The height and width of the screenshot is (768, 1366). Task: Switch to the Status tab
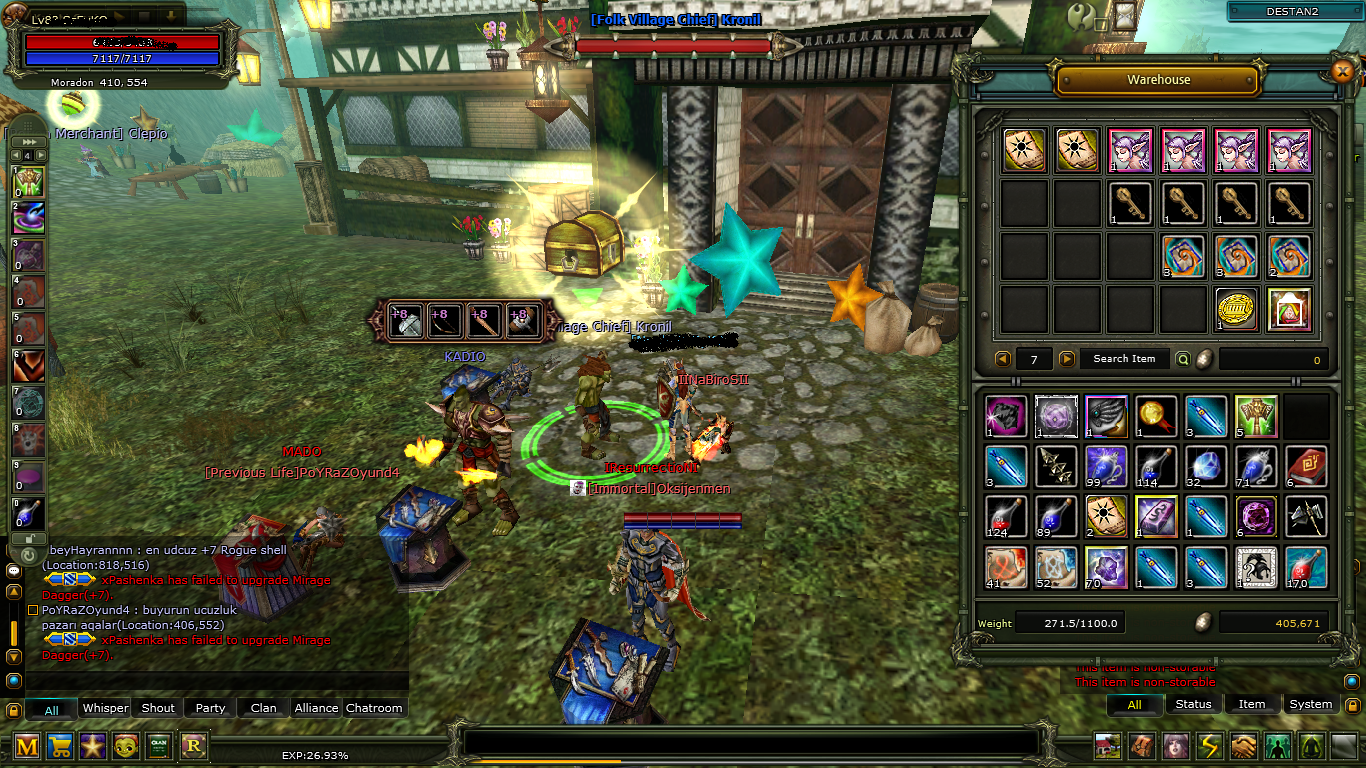(x=1194, y=704)
